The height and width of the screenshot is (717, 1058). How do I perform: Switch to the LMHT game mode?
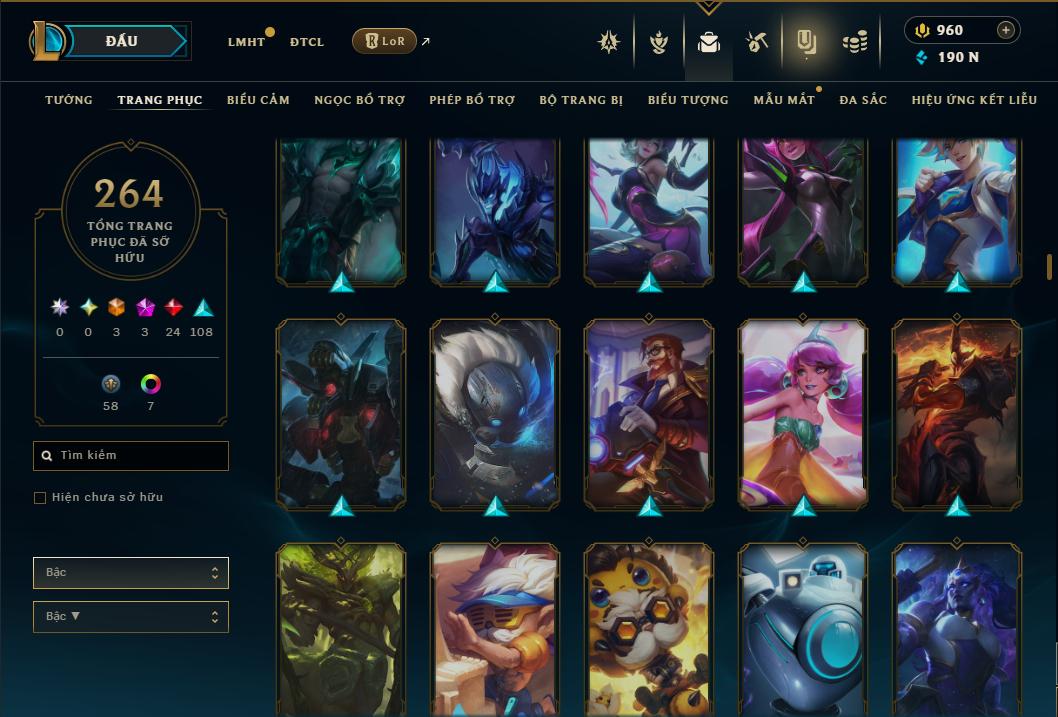point(246,42)
